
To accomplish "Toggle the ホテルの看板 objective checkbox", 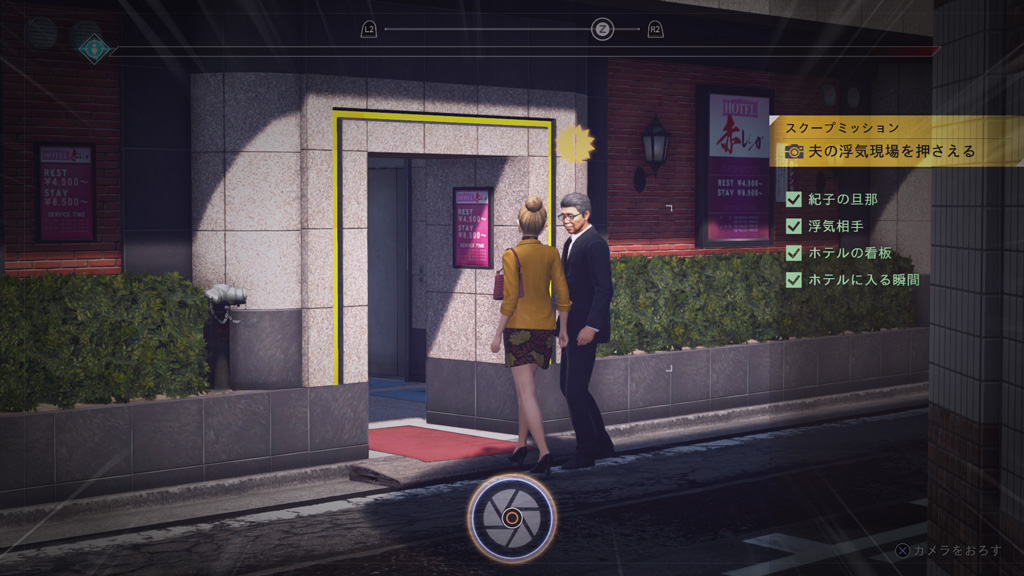I will coord(795,254).
